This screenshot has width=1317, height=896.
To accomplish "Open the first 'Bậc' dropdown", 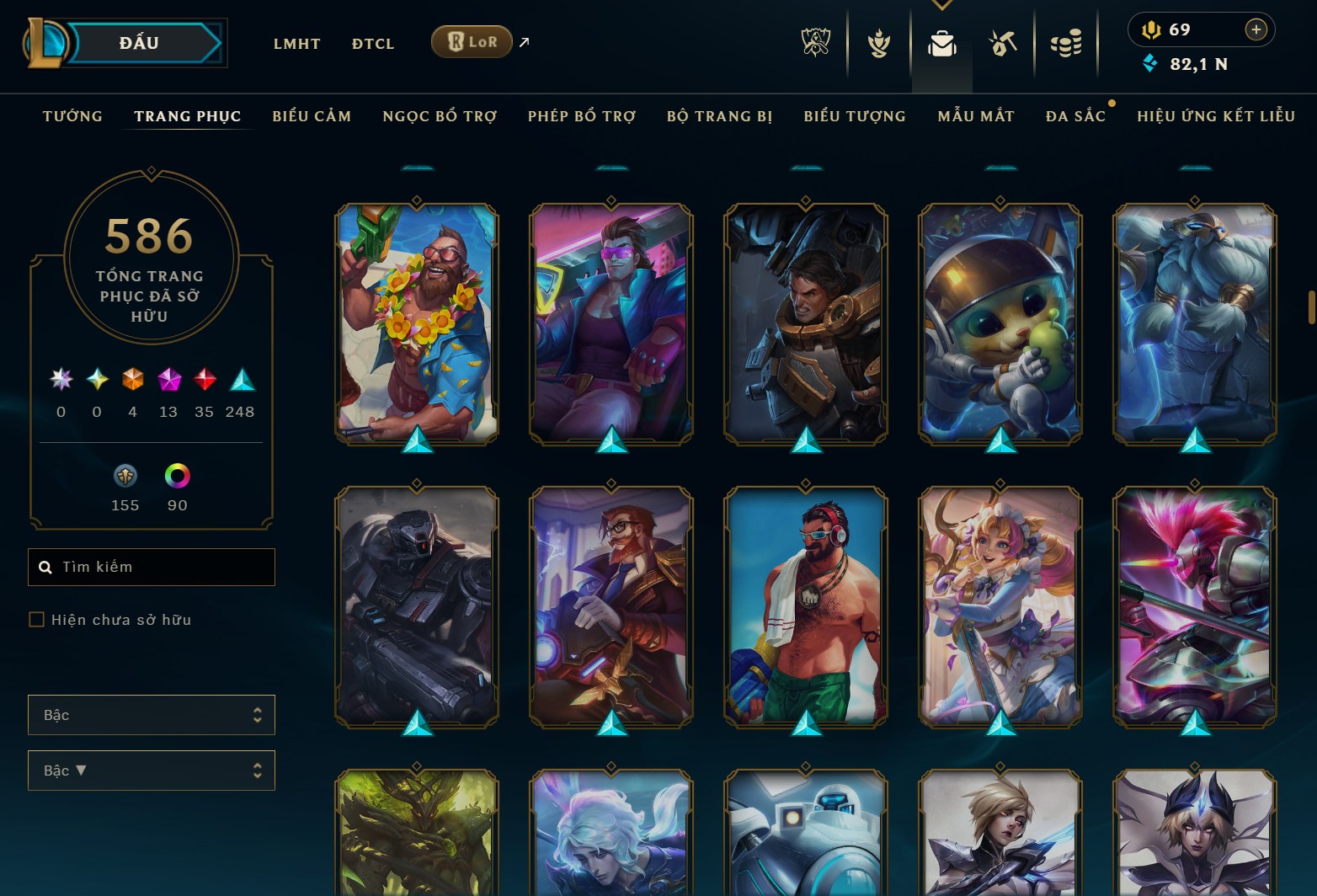I will (x=152, y=715).
